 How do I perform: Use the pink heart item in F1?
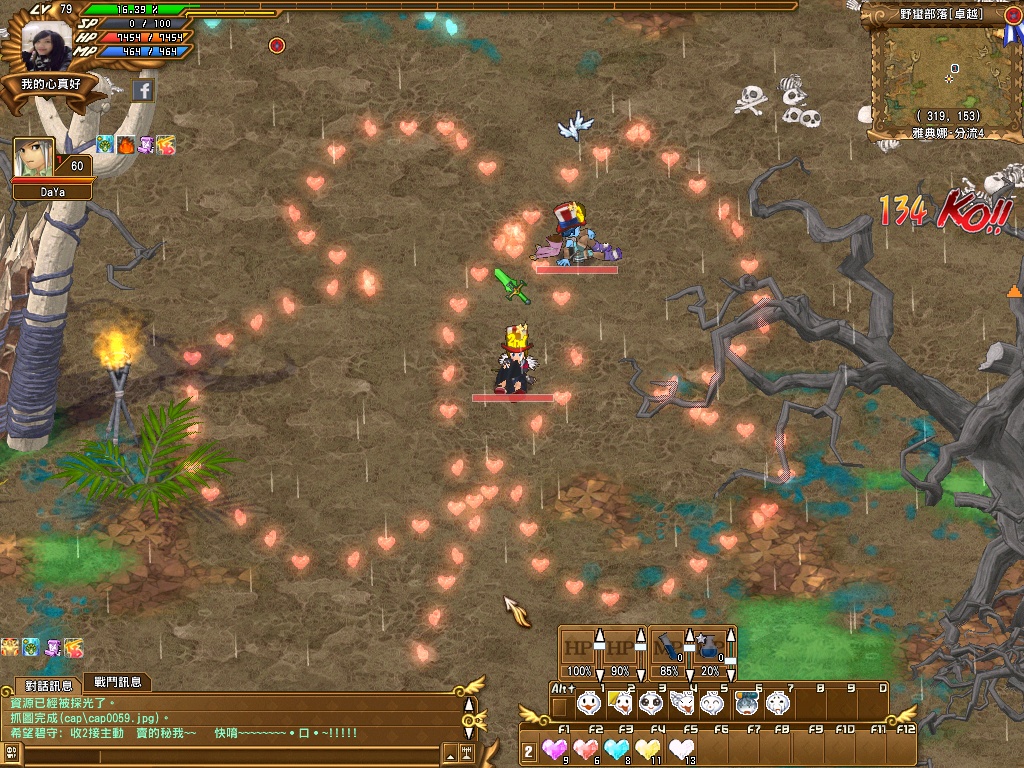pos(555,749)
